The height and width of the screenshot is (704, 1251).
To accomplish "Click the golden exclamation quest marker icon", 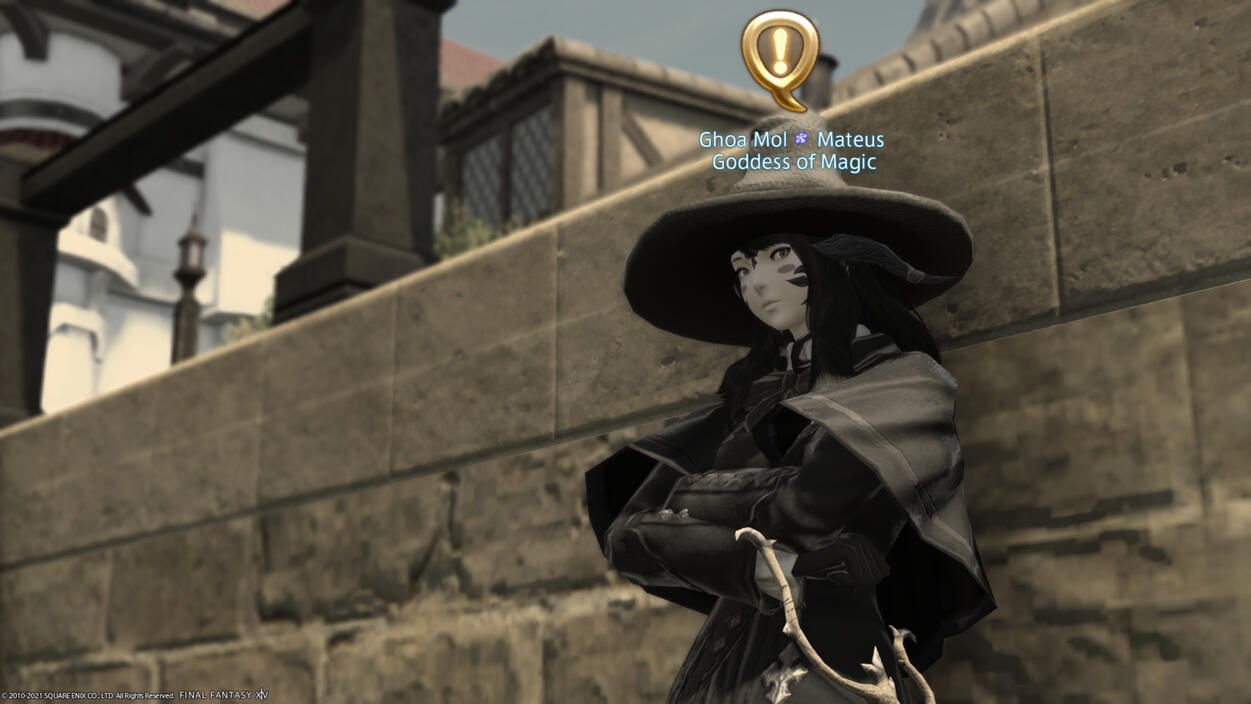I will pos(779,55).
